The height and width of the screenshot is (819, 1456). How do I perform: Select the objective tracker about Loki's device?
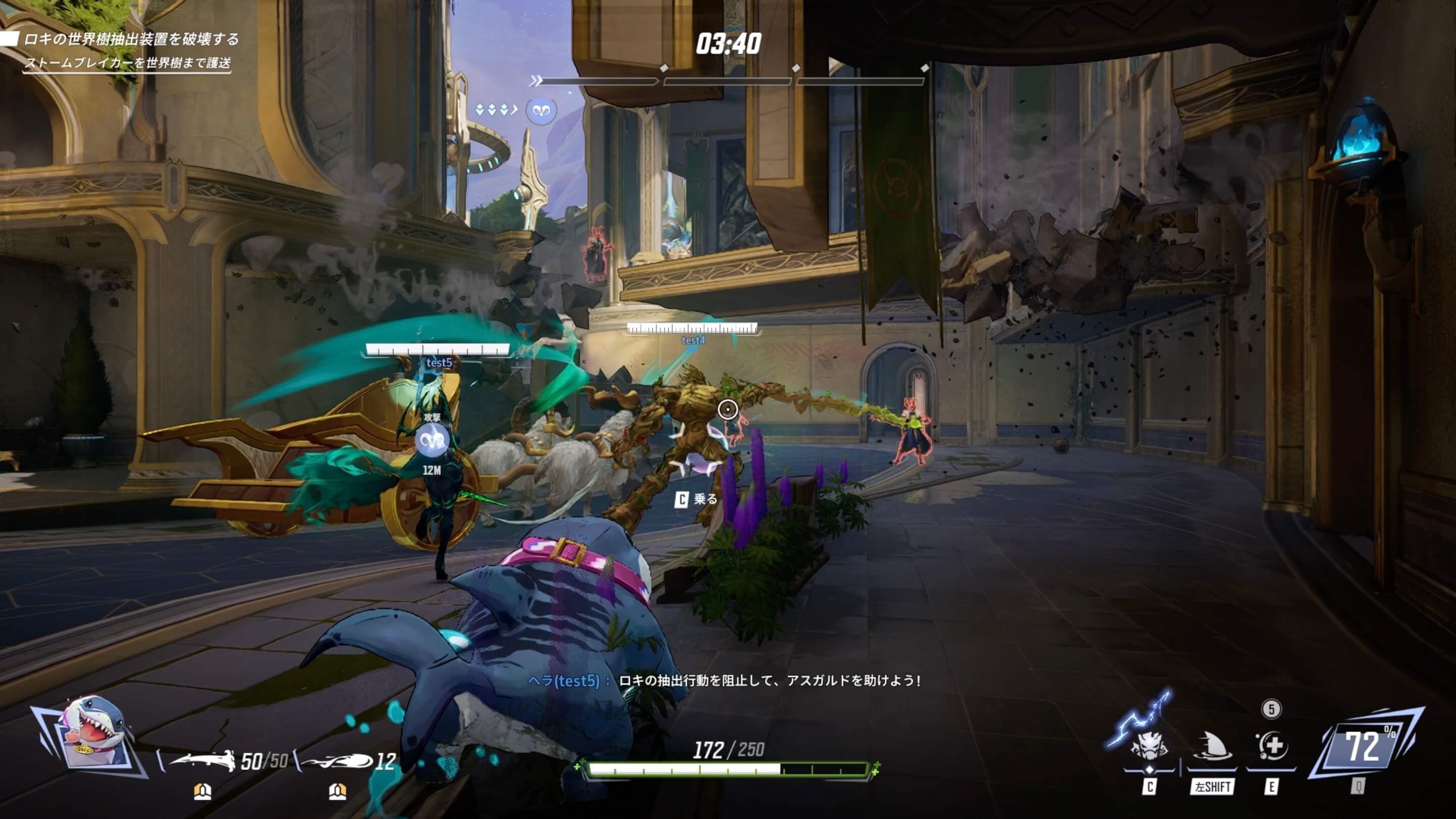(x=131, y=39)
